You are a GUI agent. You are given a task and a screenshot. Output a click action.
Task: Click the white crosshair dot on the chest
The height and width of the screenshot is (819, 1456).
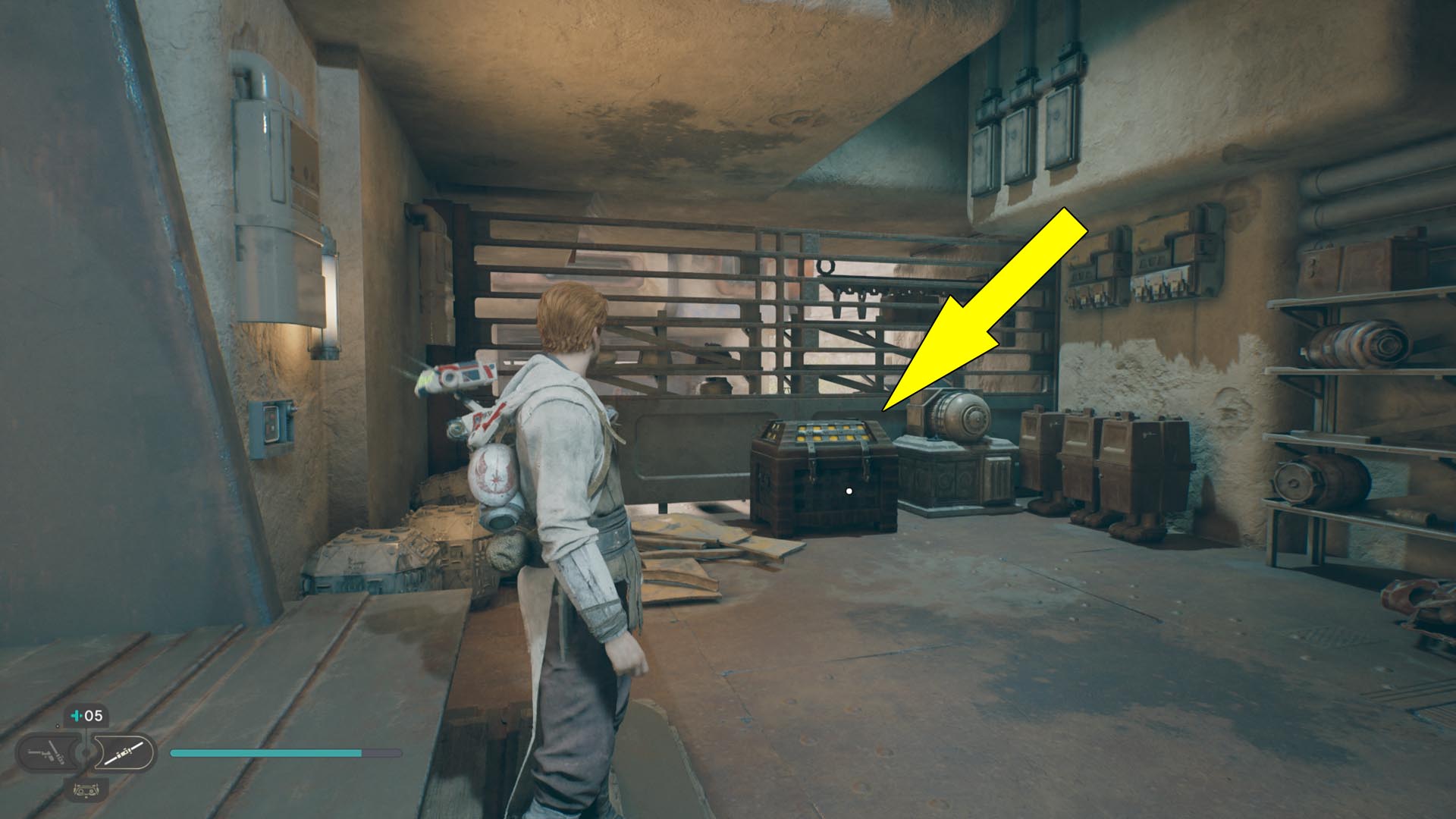coord(849,490)
